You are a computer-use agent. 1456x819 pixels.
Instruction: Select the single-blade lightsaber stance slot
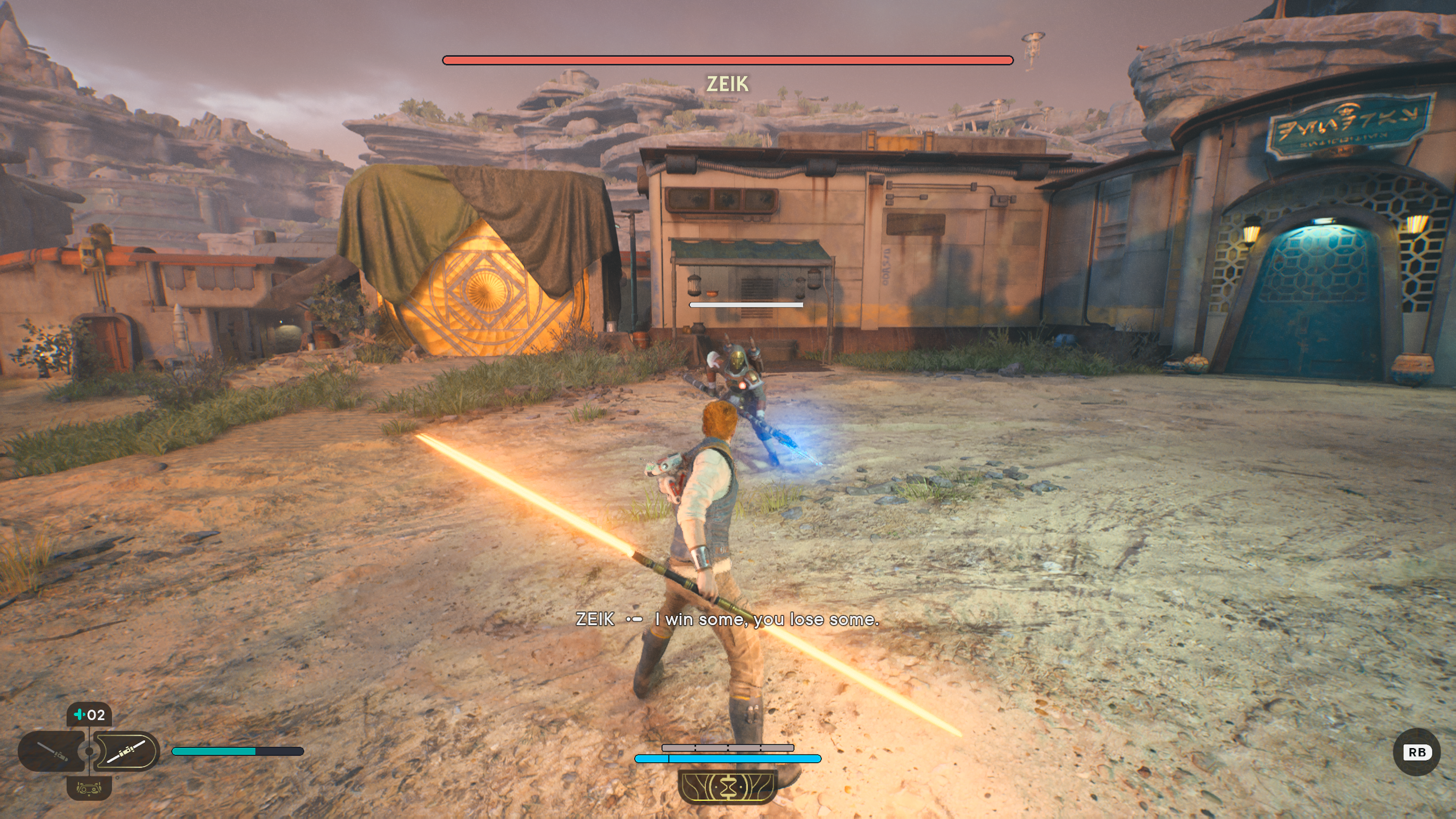[x=52, y=752]
